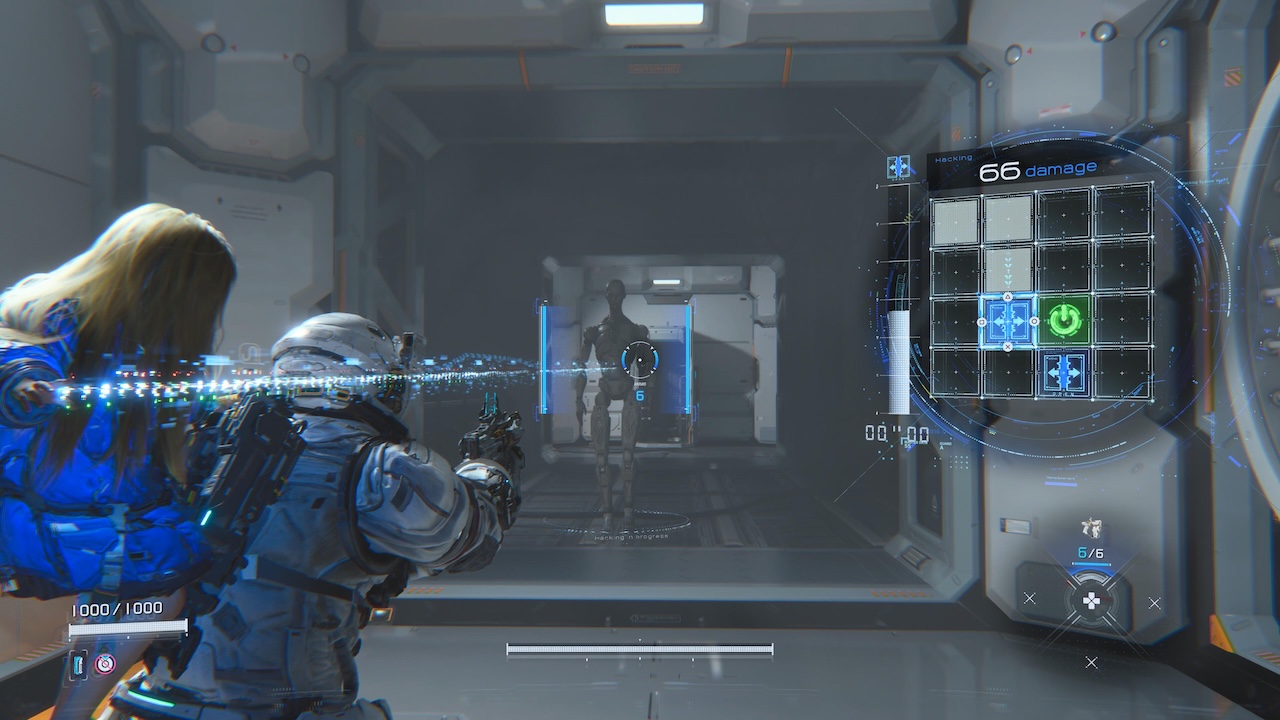Click the arrow node icon beside Hacking label
The width and height of the screenshot is (1280, 720).
tap(898, 167)
